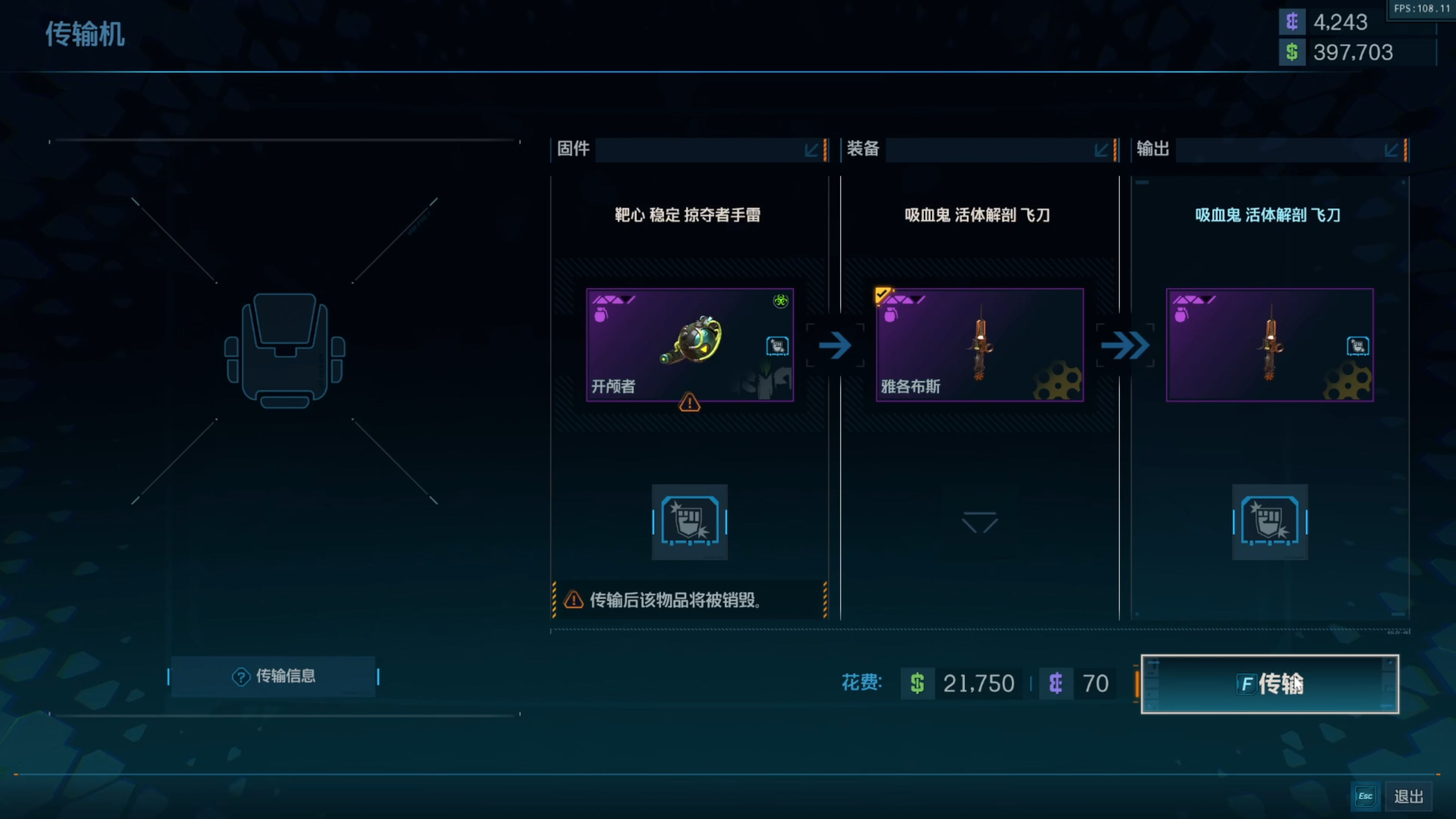Viewport: 1456px width, 819px height.
Task: Exit the menu via 退出
Action: click(x=1407, y=796)
